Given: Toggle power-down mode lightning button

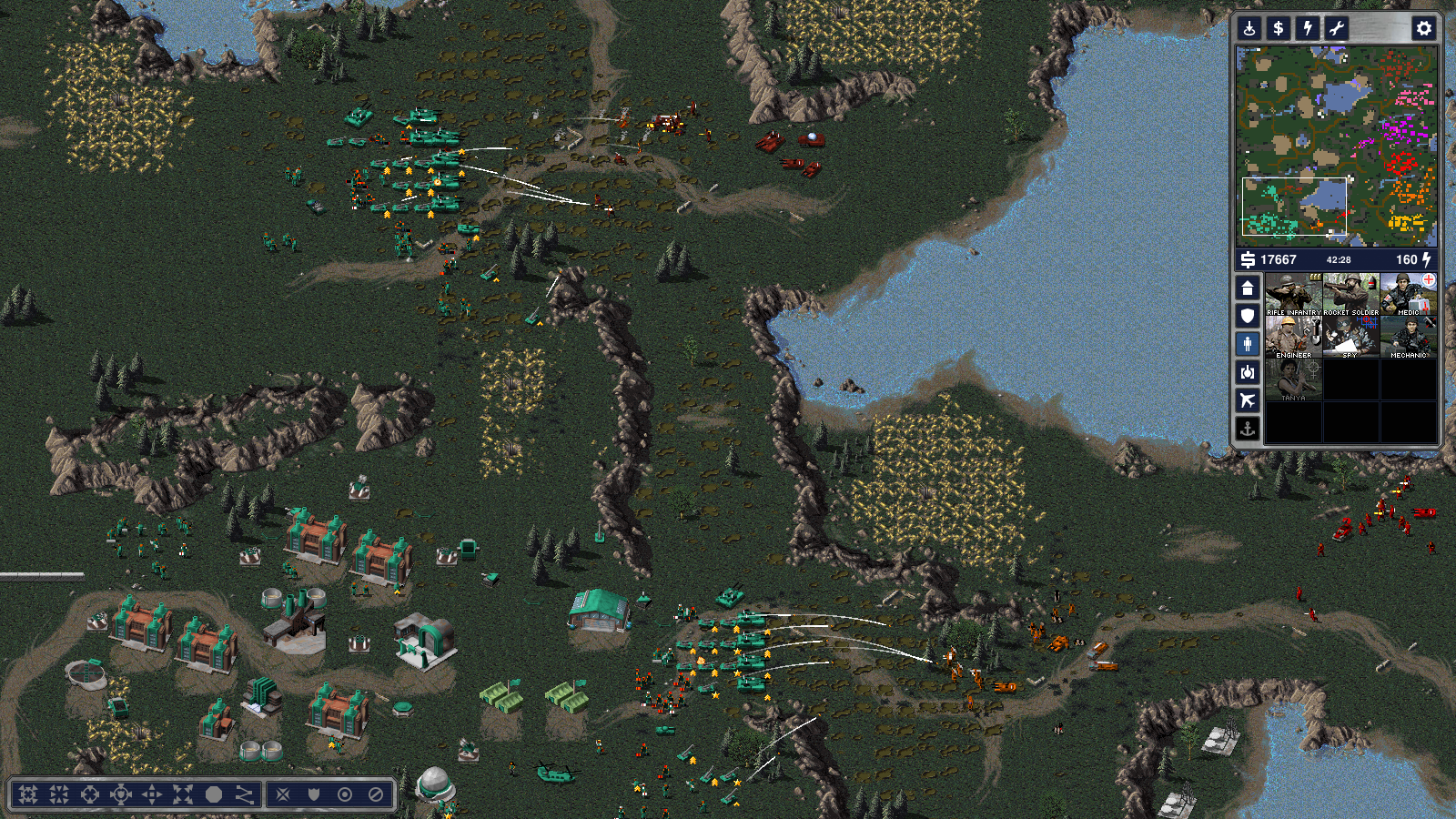Looking at the screenshot, I should click(x=1308, y=28).
